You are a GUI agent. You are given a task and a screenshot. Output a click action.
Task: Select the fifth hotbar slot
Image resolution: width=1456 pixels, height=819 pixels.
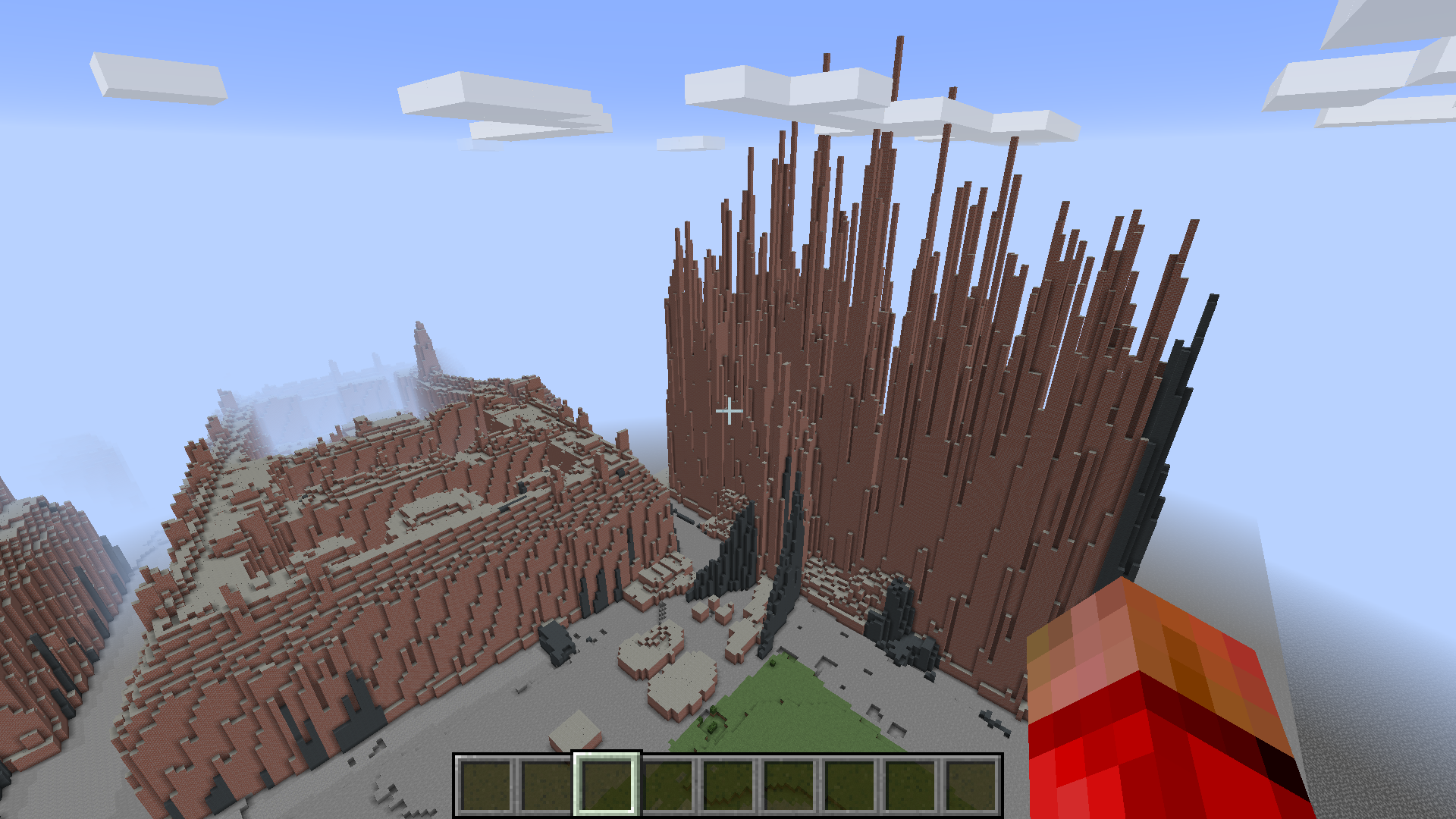728,785
